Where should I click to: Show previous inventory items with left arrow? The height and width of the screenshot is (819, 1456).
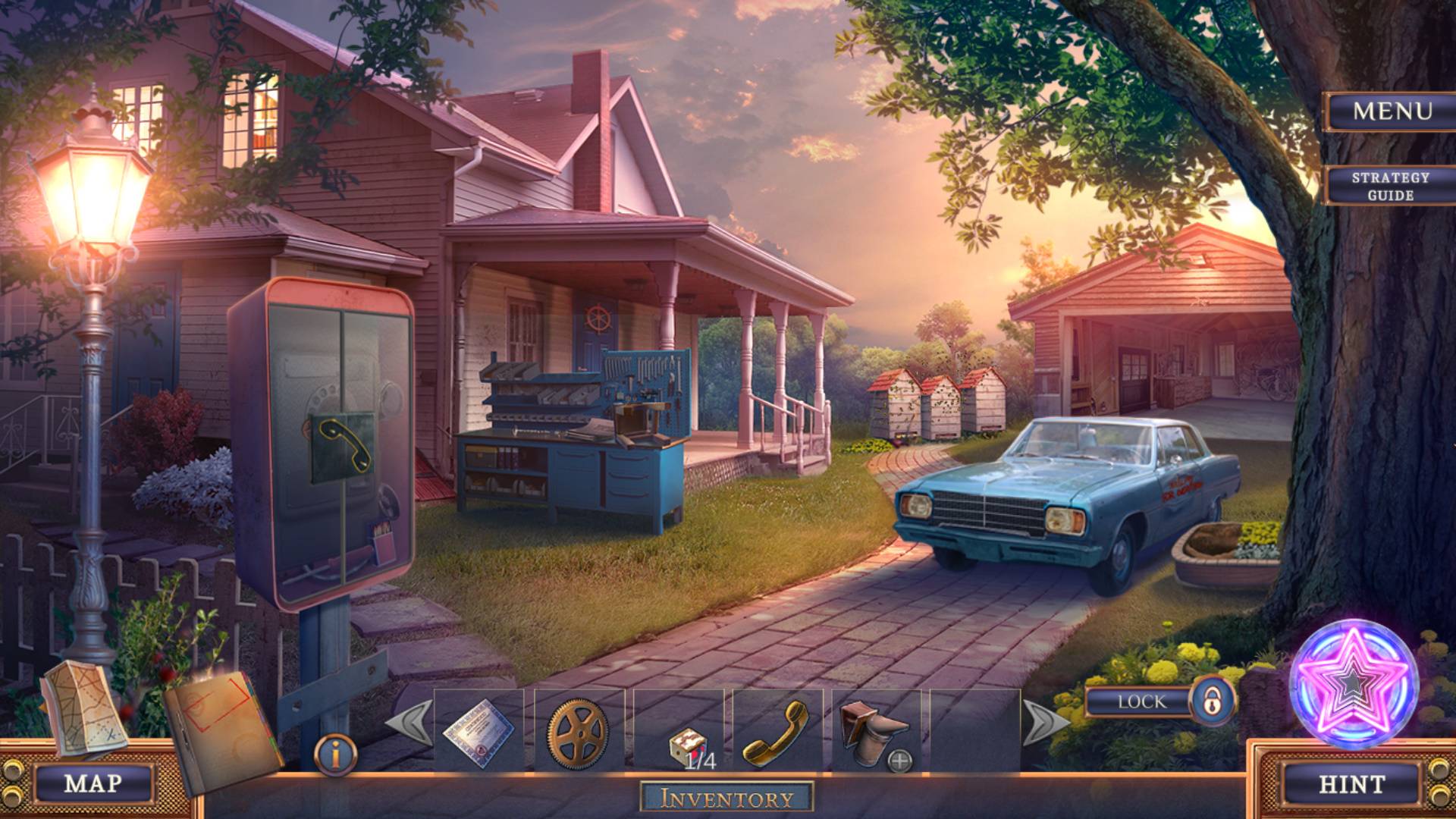pos(409,723)
